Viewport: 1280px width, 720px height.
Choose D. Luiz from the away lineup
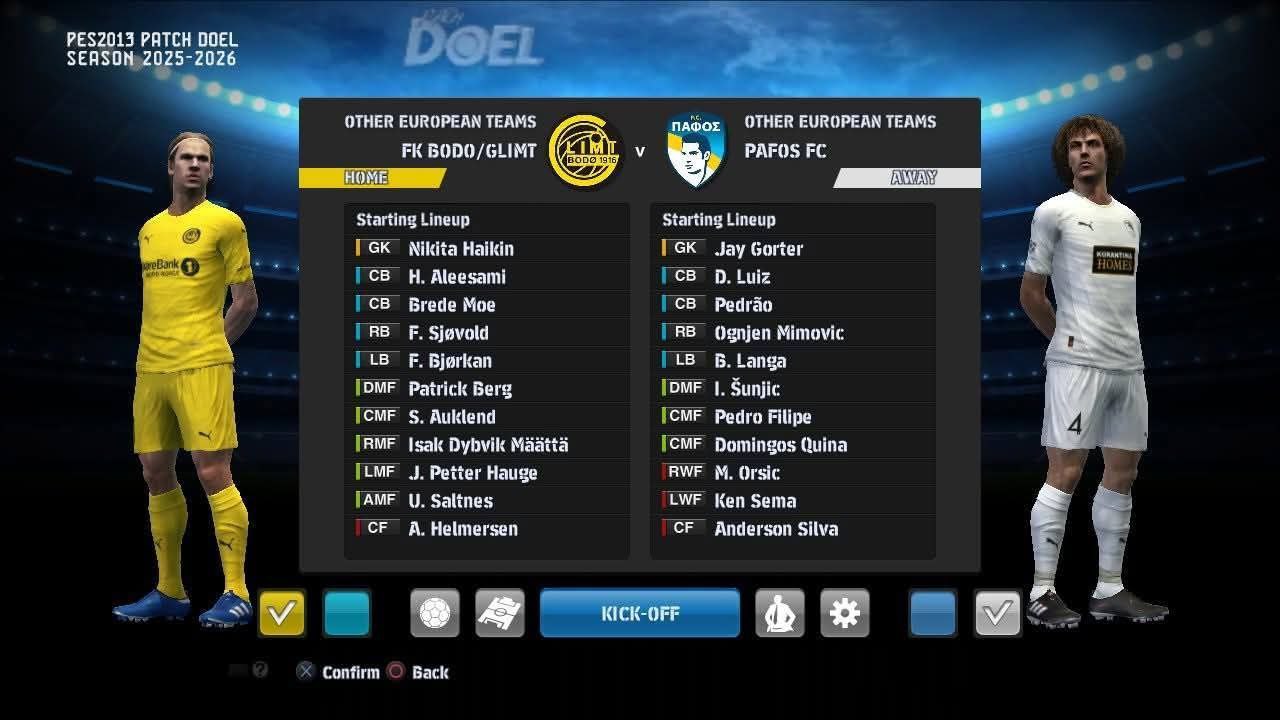point(742,277)
